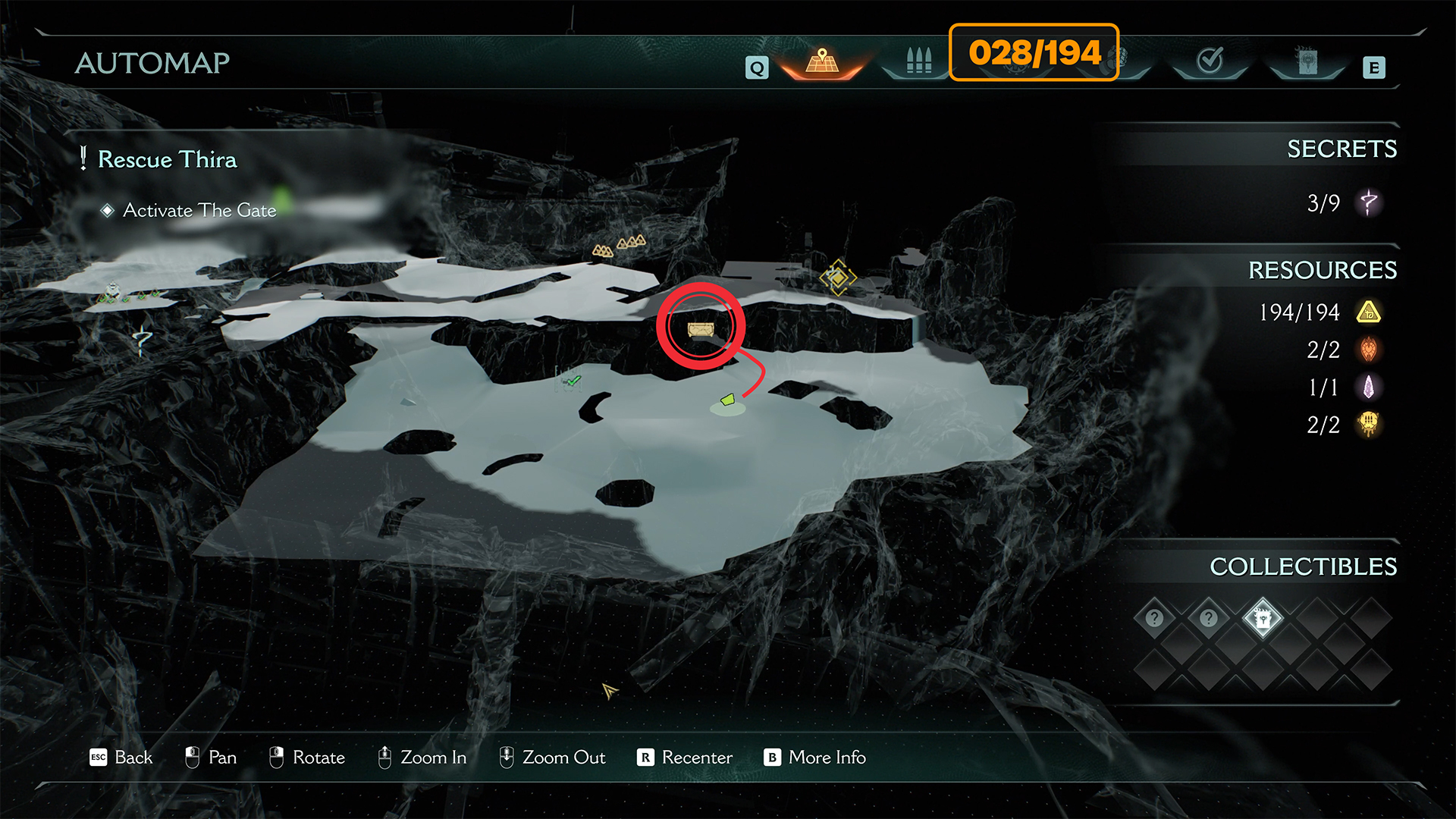Viewport: 1456px width, 819px height.
Task: Open the flaming codex book tab
Action: [x=1307, y=61]
